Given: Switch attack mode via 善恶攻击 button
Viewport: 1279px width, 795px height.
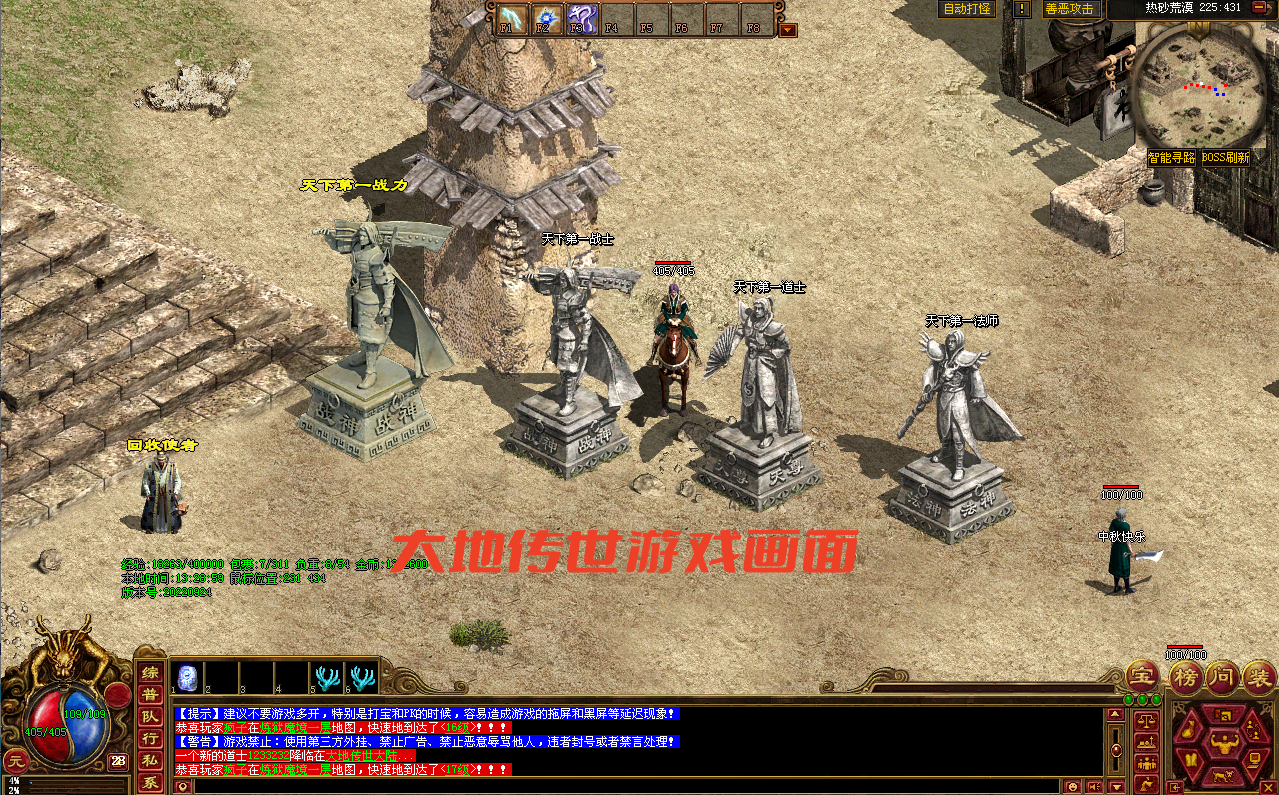Looking at the screenshot, I should [1070, 9].
